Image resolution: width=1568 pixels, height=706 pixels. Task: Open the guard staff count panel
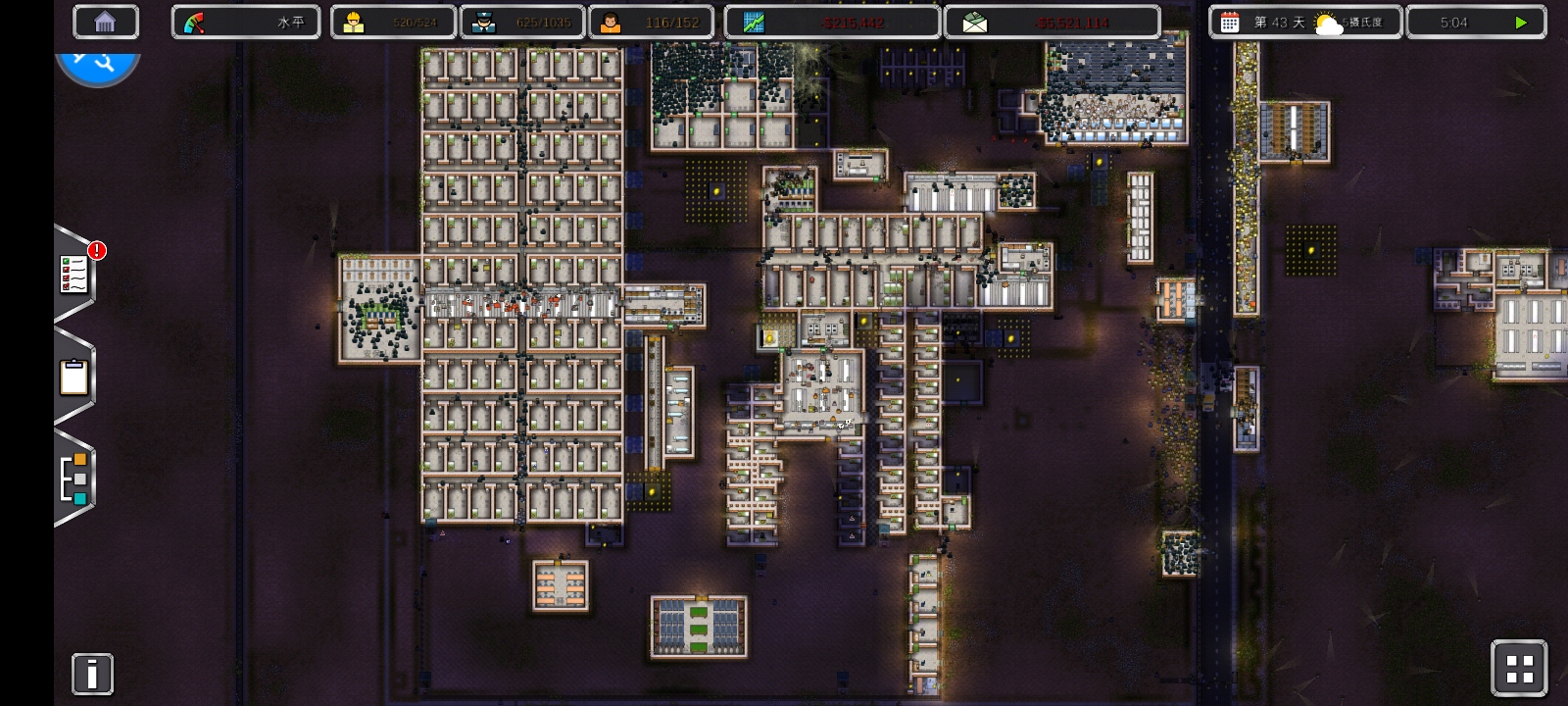coord(522,22)
